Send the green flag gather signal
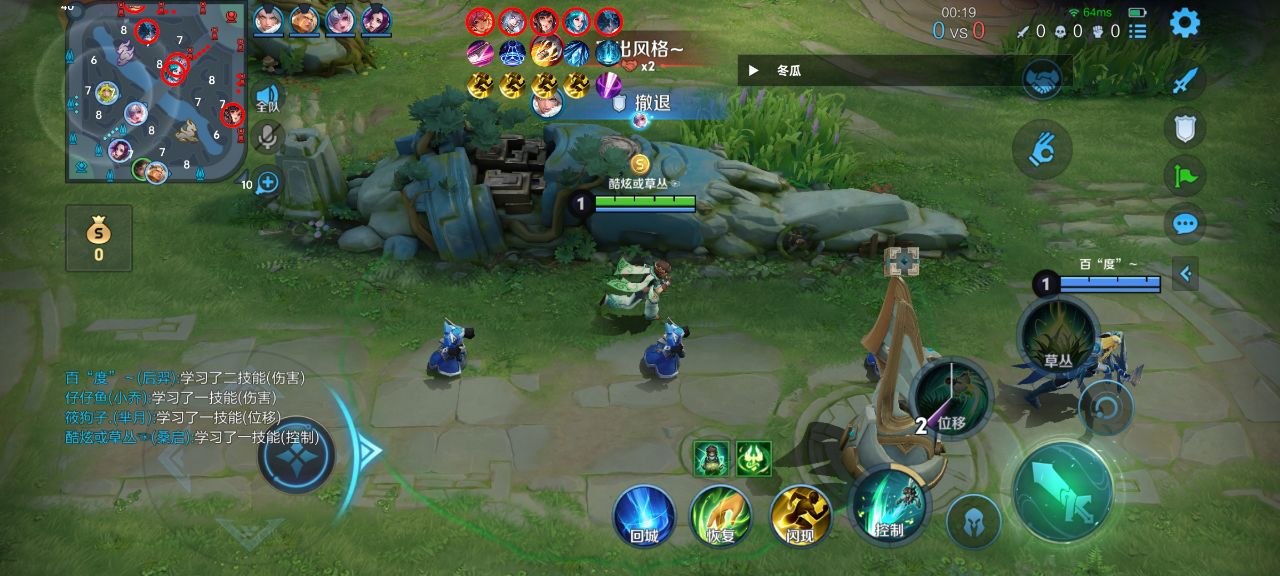 coord(1185,176)
